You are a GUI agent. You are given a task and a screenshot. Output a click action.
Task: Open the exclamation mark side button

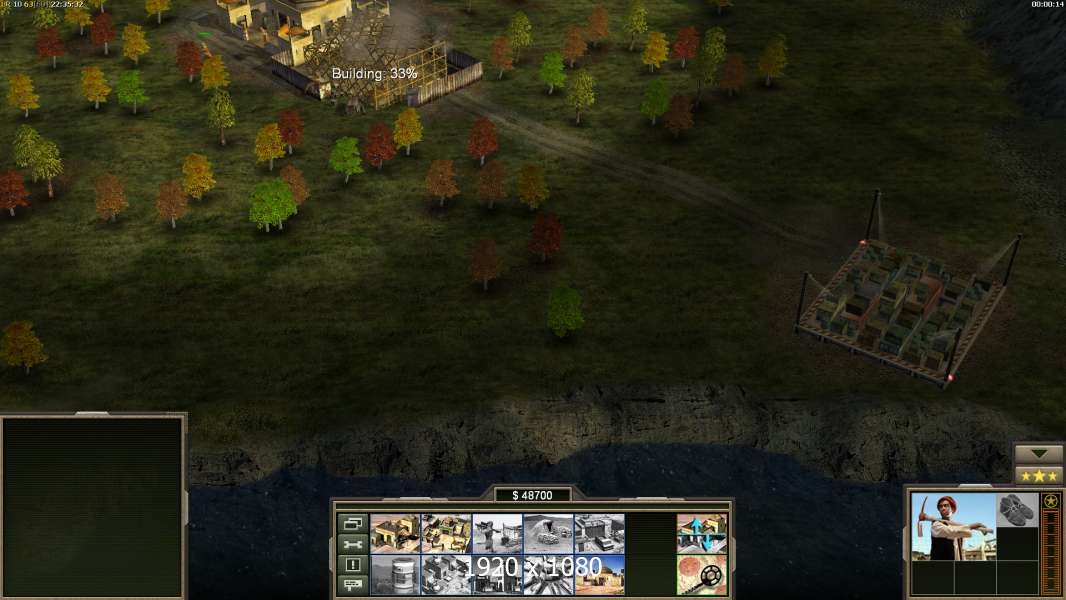point(352,565)
